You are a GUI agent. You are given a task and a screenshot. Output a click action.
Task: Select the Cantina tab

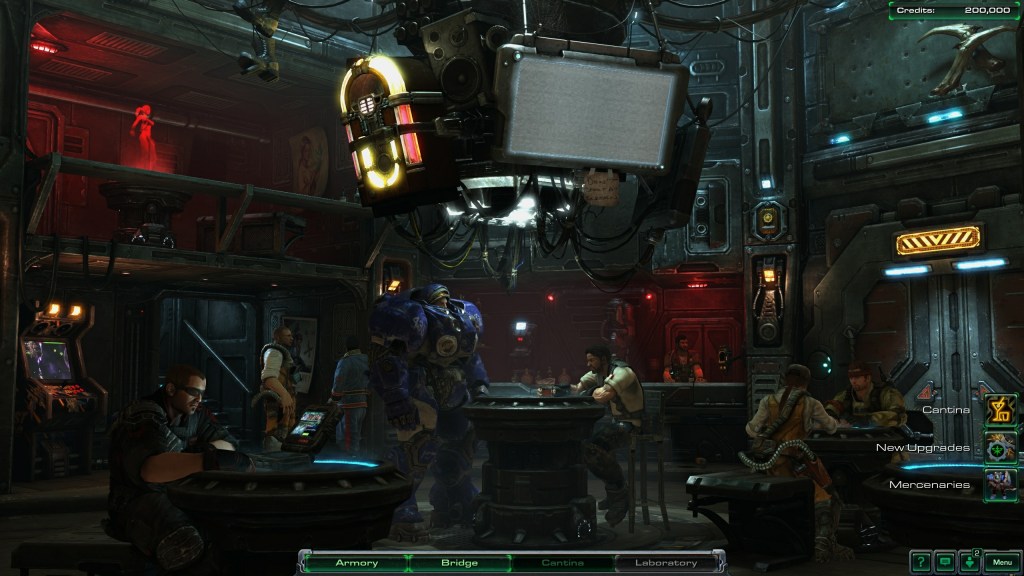click(x=563, y=563)
